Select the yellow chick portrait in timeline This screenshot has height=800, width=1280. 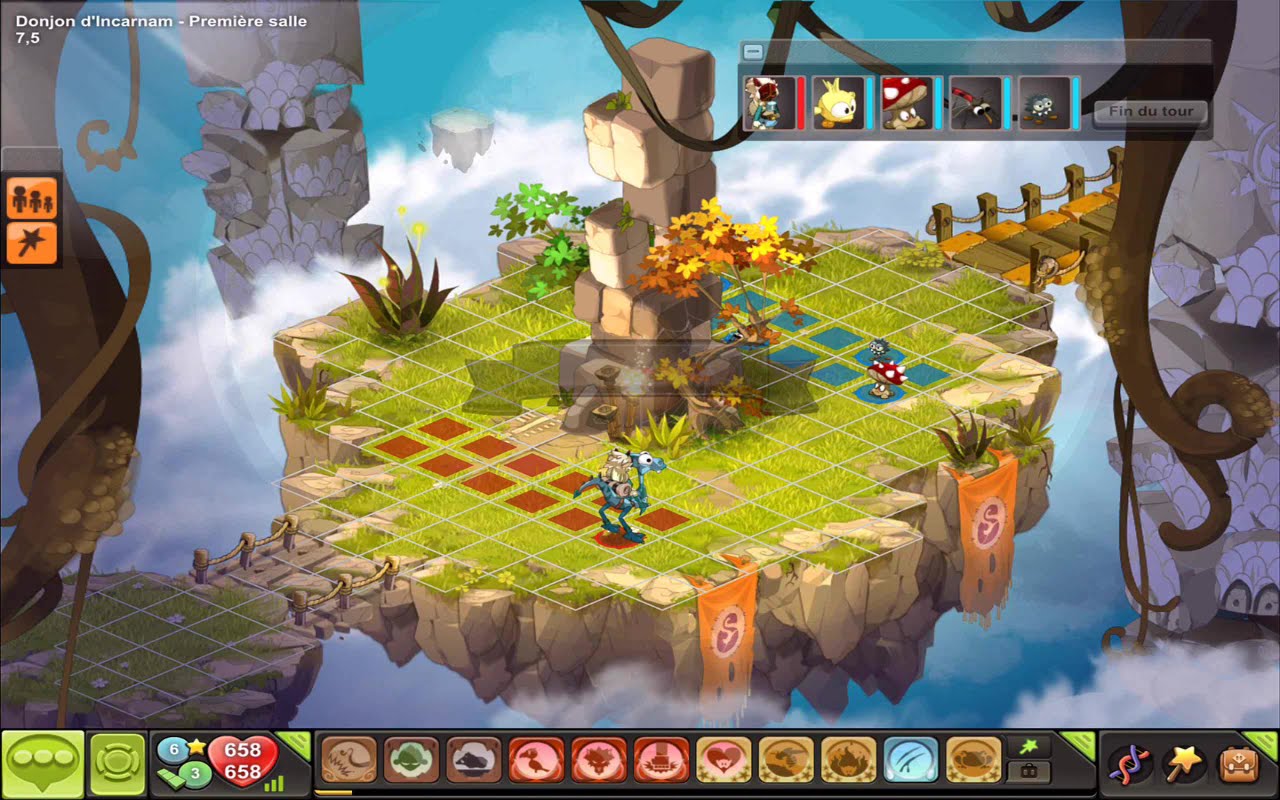point(838,104)
